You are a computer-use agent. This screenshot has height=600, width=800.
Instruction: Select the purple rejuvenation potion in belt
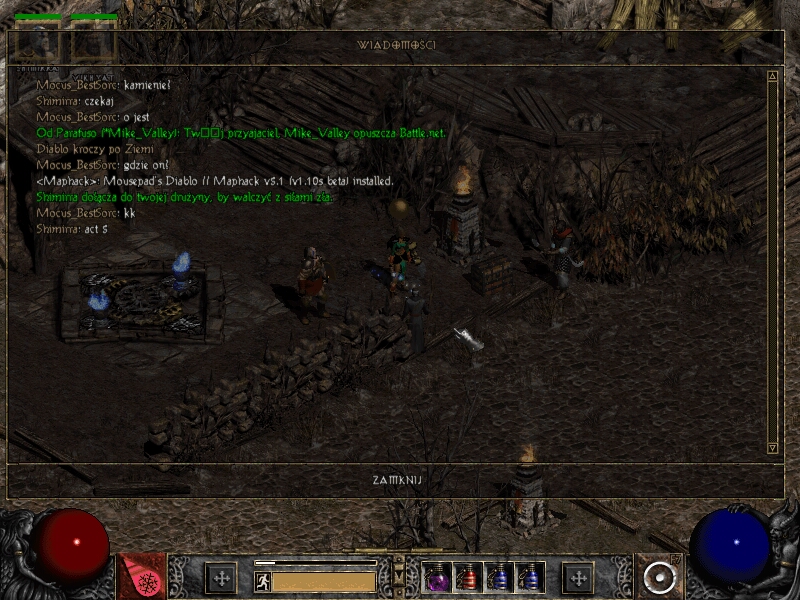tap(437, 577)
